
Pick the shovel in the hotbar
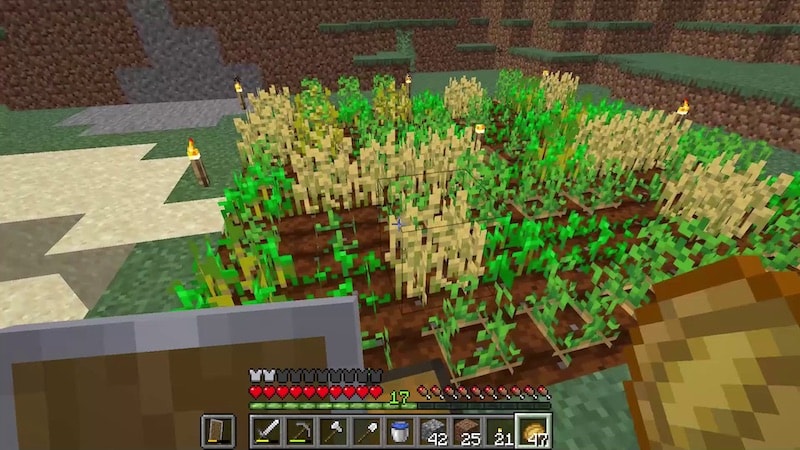point(366,432)
